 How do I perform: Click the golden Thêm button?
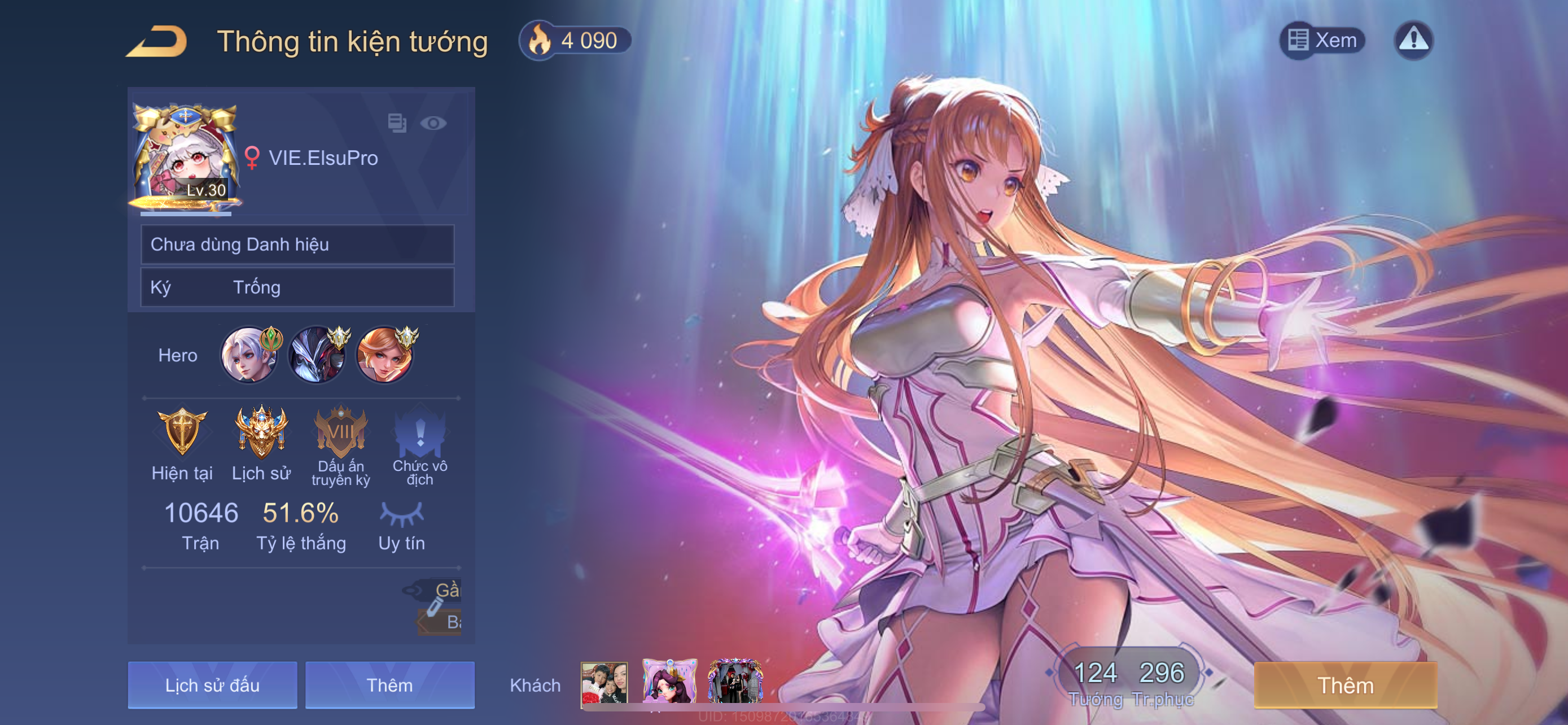click(x=1345, y=685)
